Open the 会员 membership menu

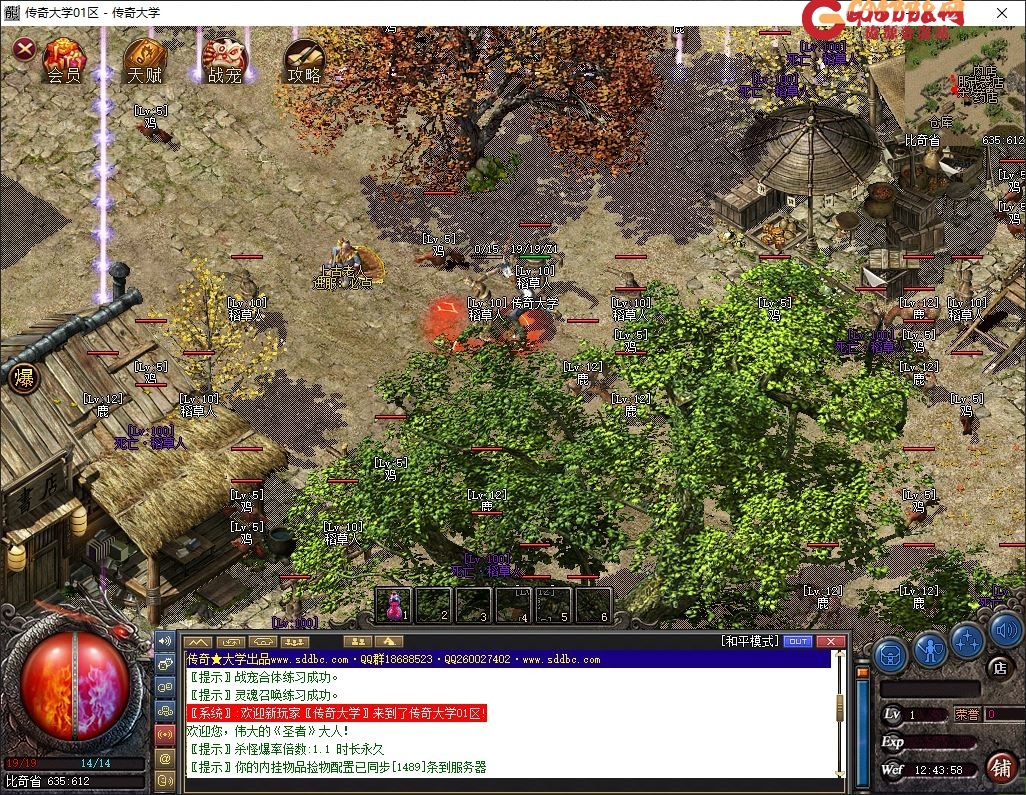pyautogui.click(x=64, y=60)
